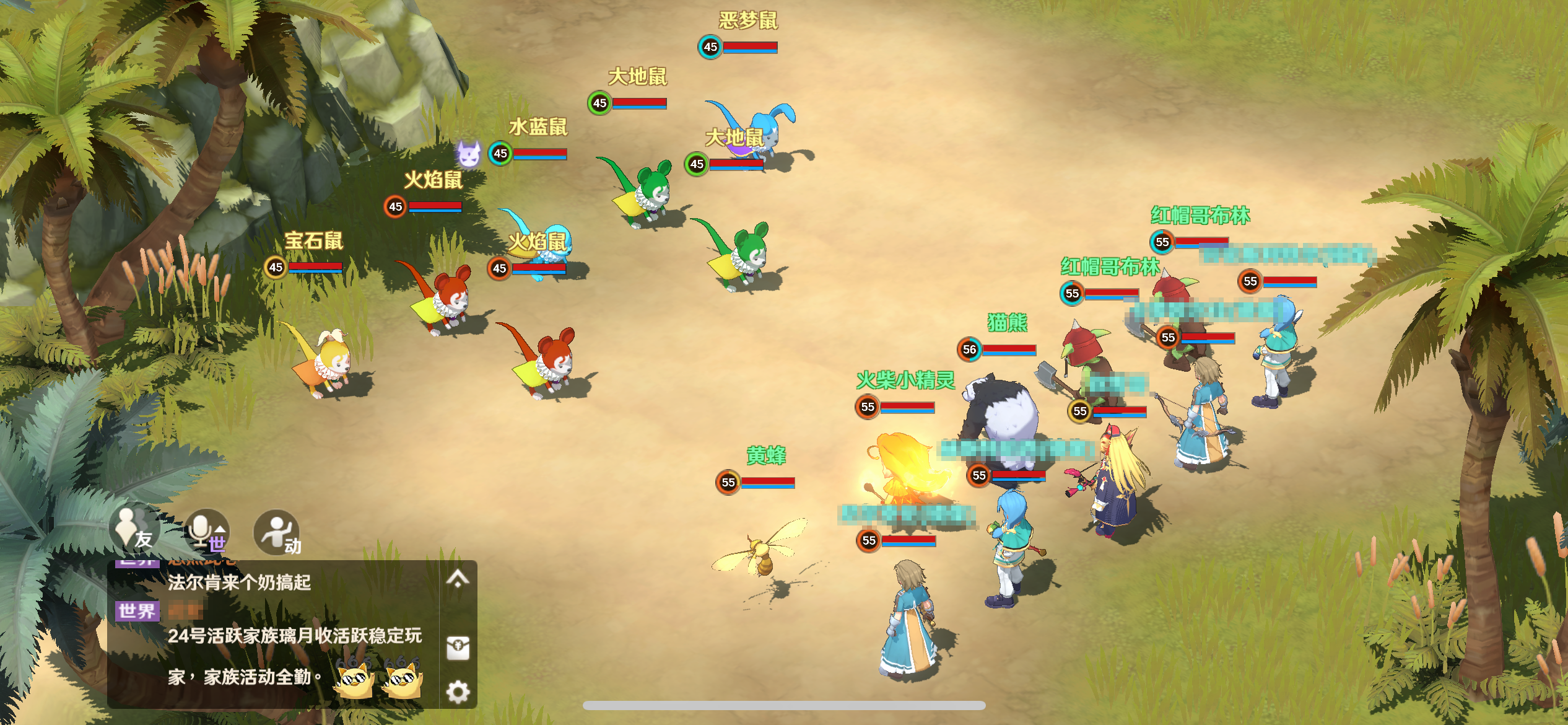Expand the chat panel with the up arrow

click(458, 579)
